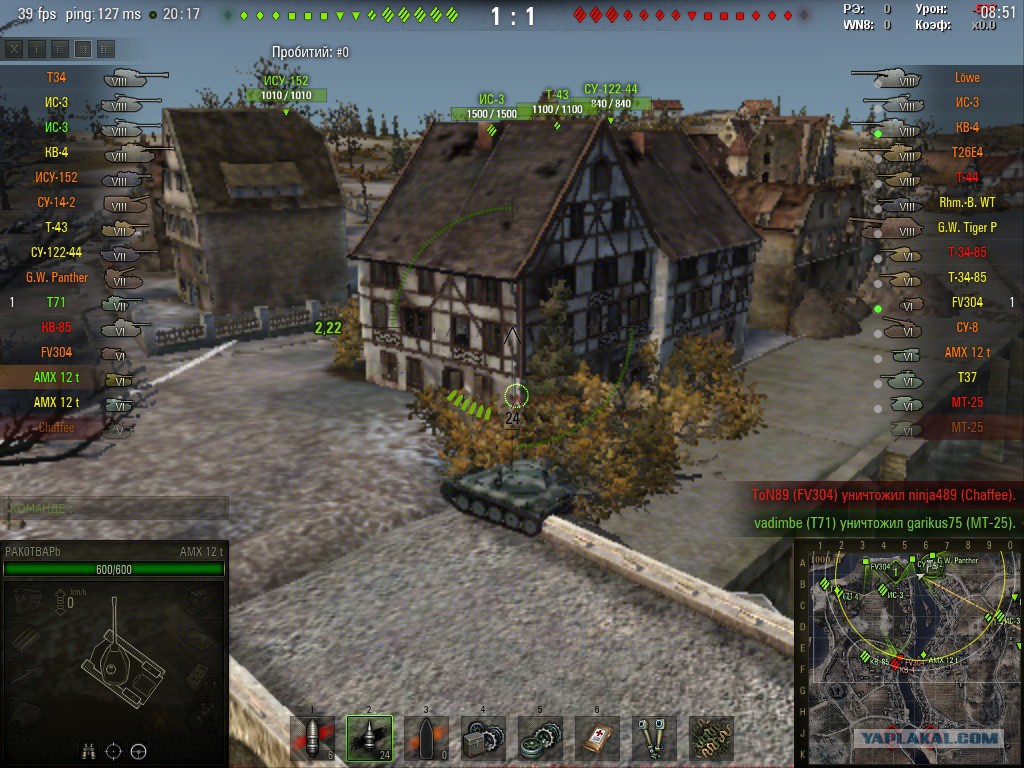The height and width of the screenshot is (768, 1024).
Task: Select G.W. Tiger P in the enemy list
Action: click(x=967, y=227)
